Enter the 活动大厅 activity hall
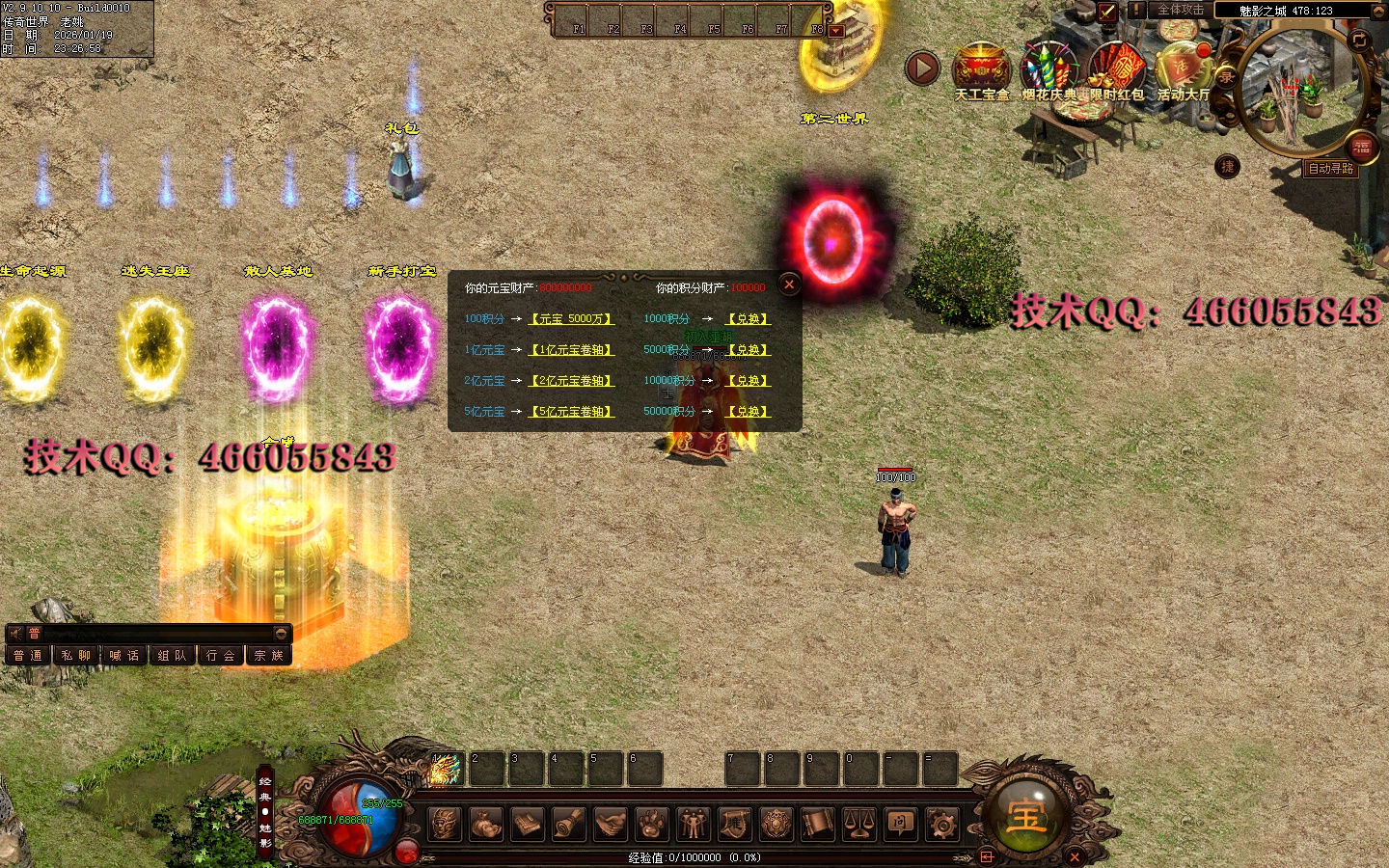Viewport: 1389px width, 868px height. (1183, 68)
